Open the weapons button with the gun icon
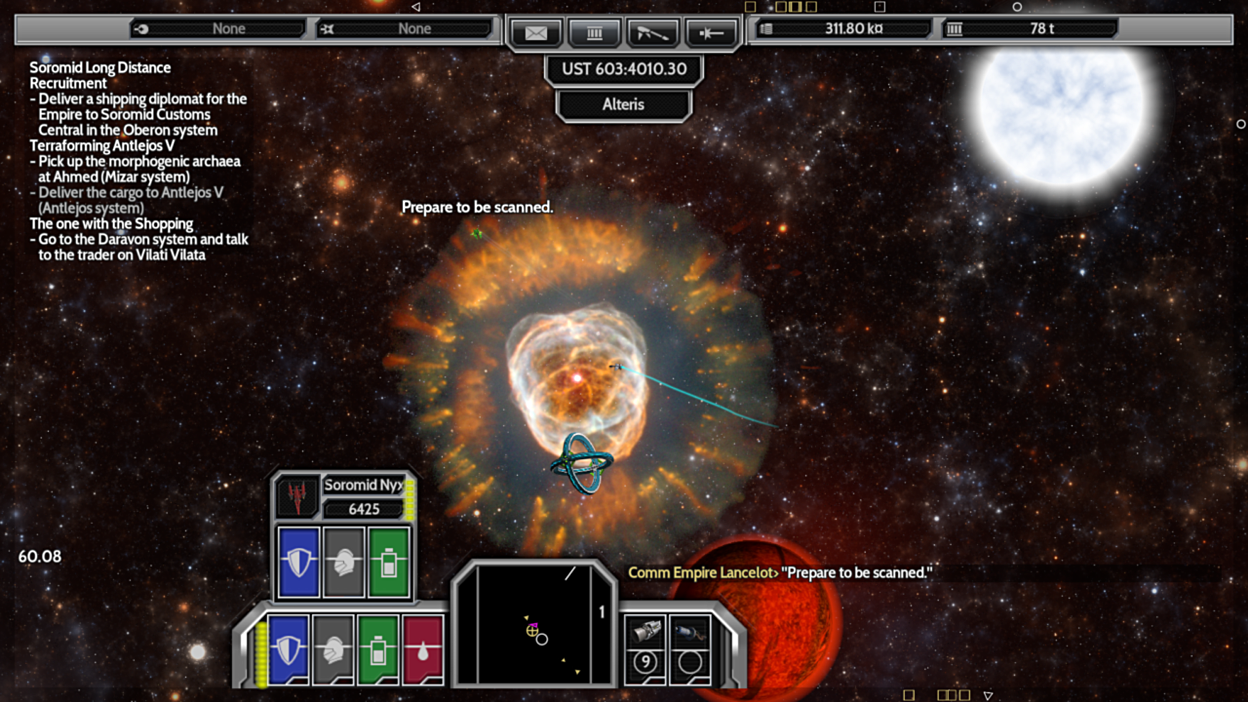Viewport: 1248px width, 702px height. 652,33
